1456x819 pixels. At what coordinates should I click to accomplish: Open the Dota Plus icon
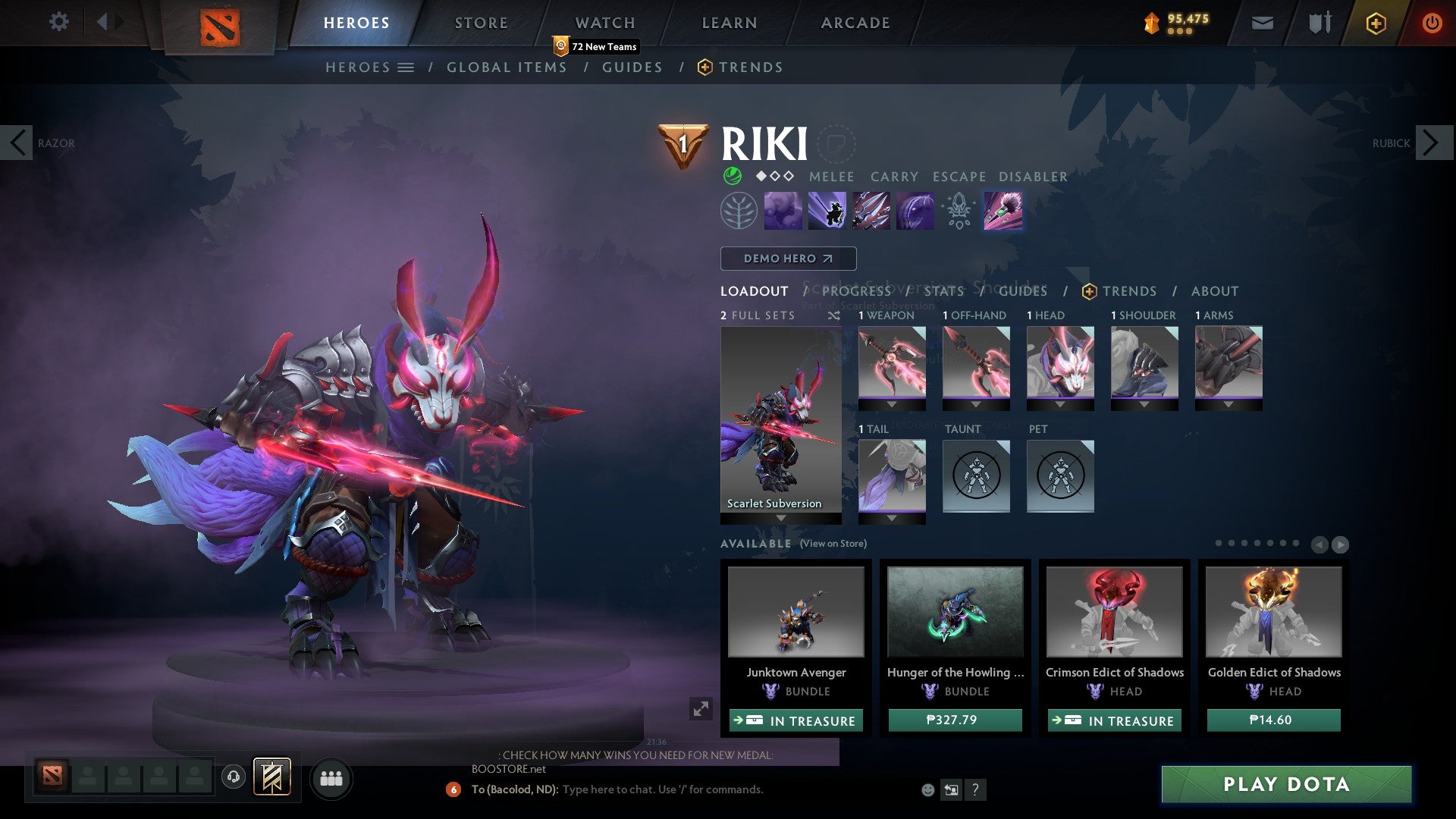(1375, 23)
